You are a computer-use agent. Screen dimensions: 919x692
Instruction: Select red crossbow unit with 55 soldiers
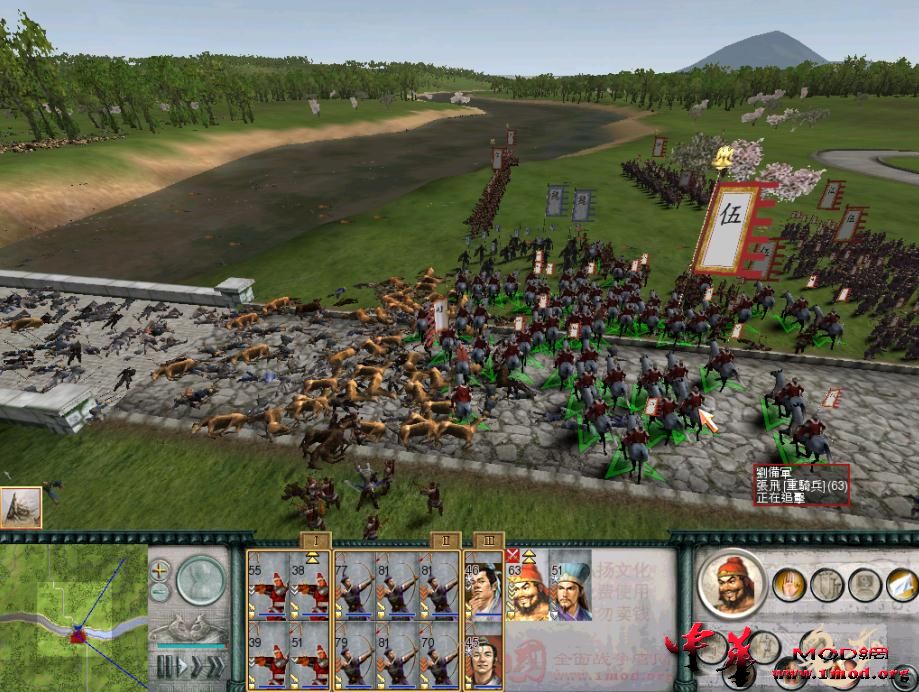(269, 585)
